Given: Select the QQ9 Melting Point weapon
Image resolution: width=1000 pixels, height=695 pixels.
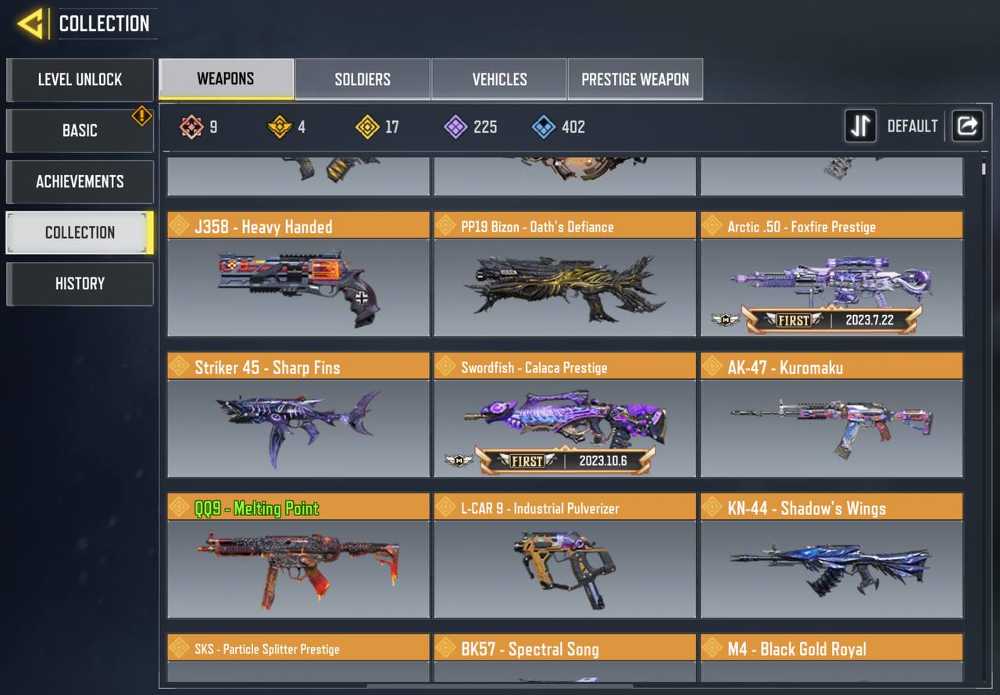Looking at the screenshot, I should click(x=298, y=557).
